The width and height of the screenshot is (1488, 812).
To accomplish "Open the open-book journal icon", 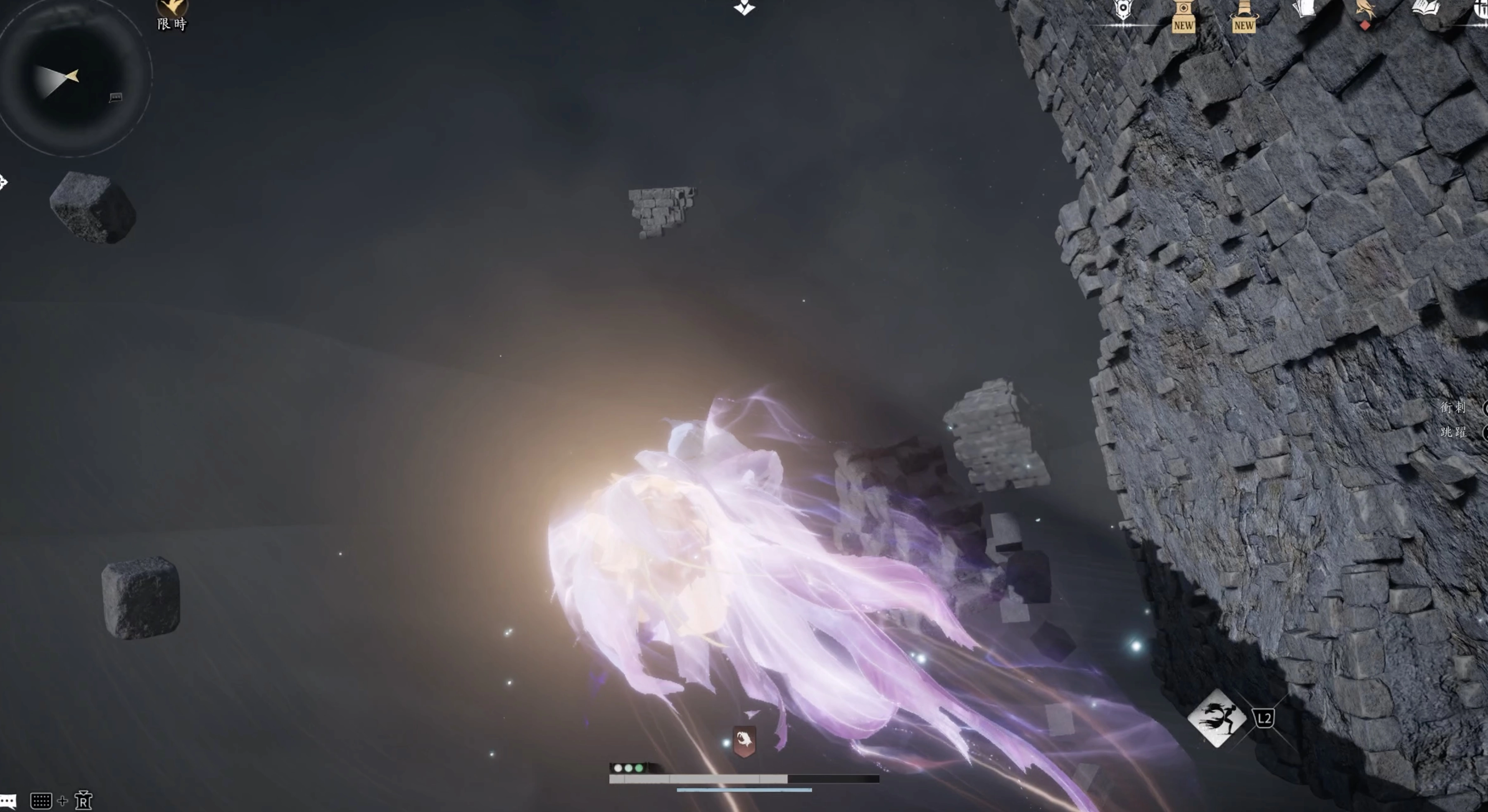I will coord(1426,8).
